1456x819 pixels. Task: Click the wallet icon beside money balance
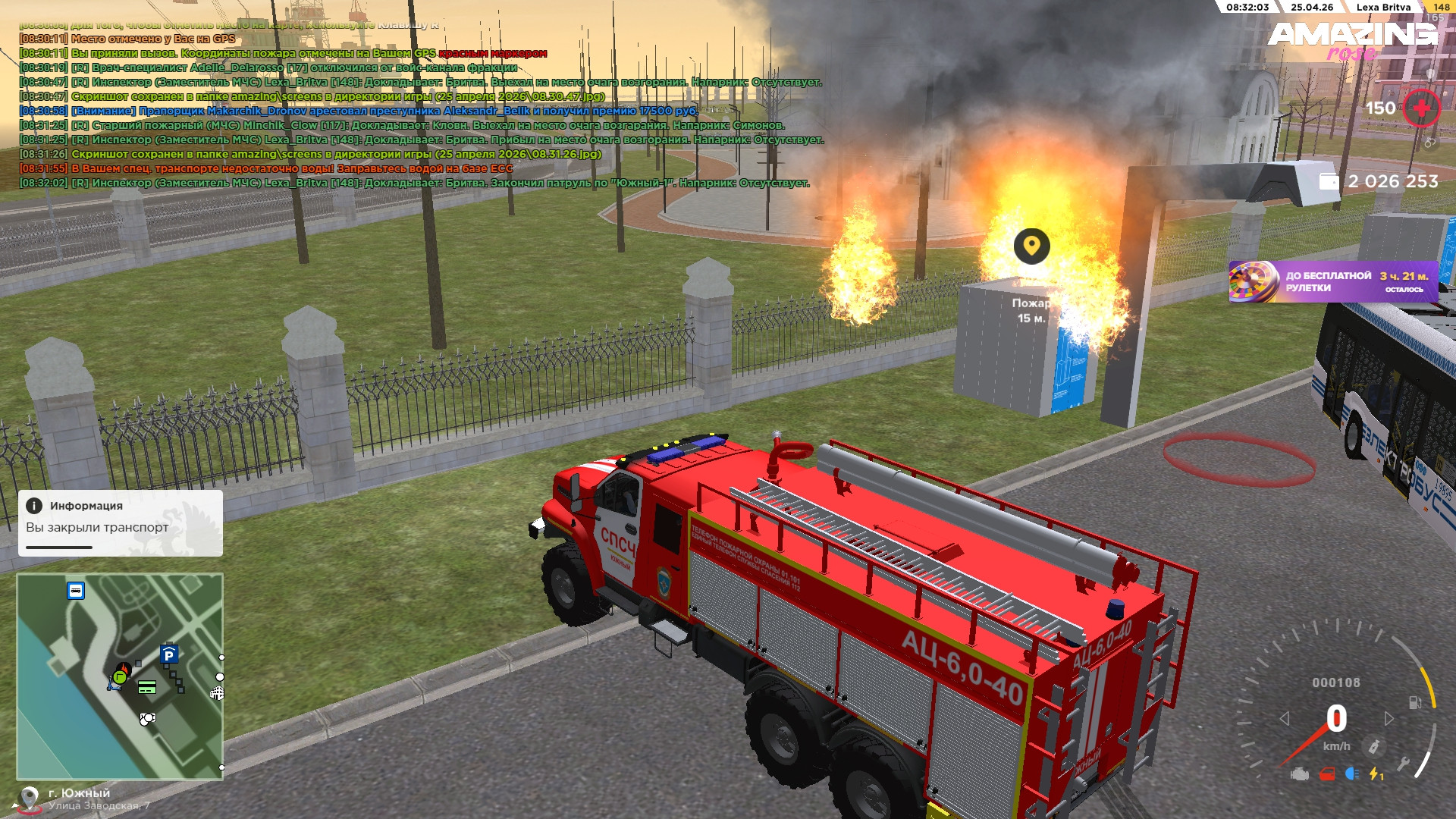tap(1329, 181)
